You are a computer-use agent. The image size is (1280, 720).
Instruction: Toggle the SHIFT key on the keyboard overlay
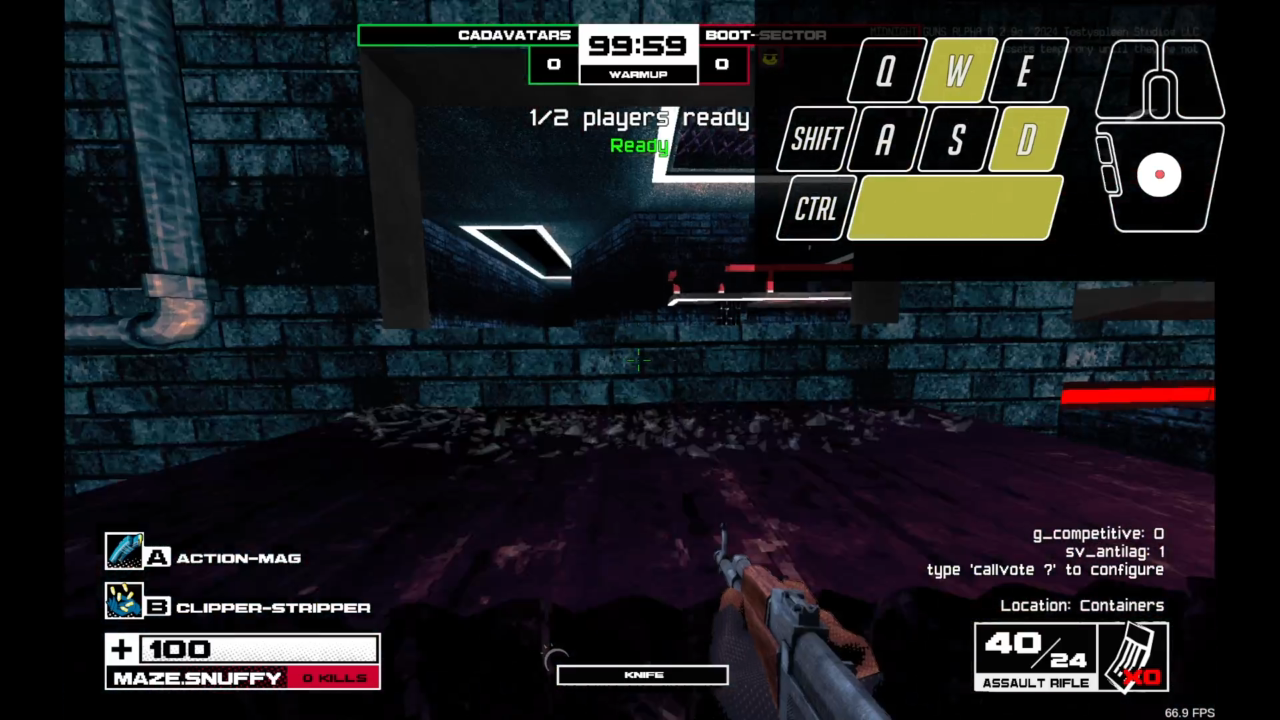click(x=814, y=139)
